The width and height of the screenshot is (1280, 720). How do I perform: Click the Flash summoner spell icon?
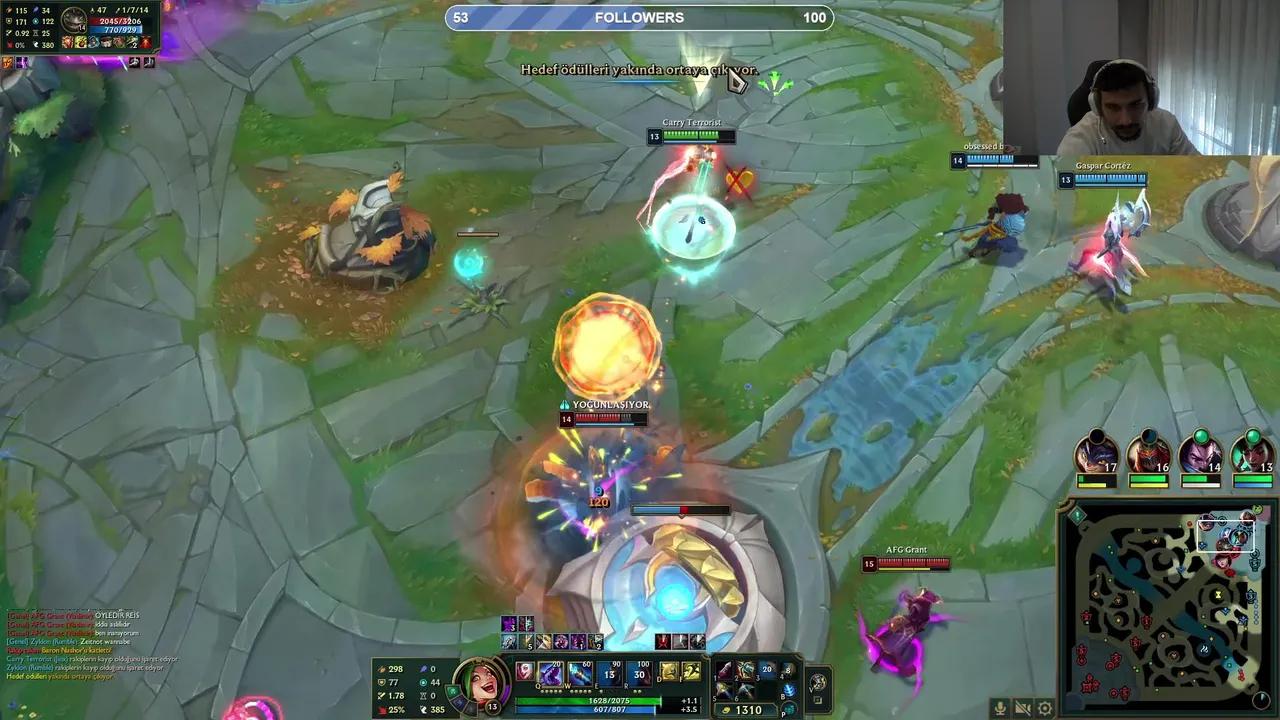(x=690, y=670)
